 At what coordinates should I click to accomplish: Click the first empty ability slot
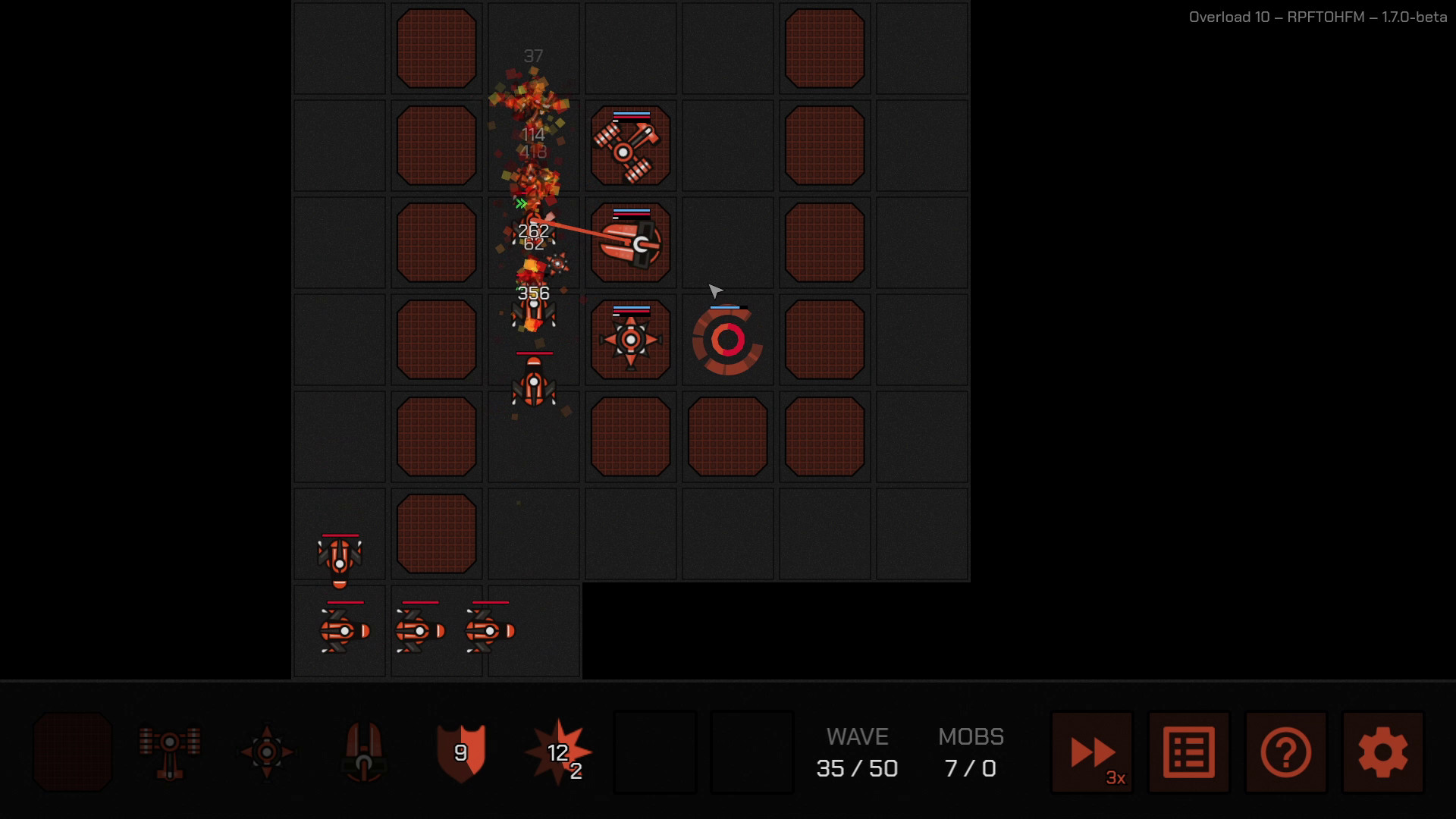click(654, 752)
